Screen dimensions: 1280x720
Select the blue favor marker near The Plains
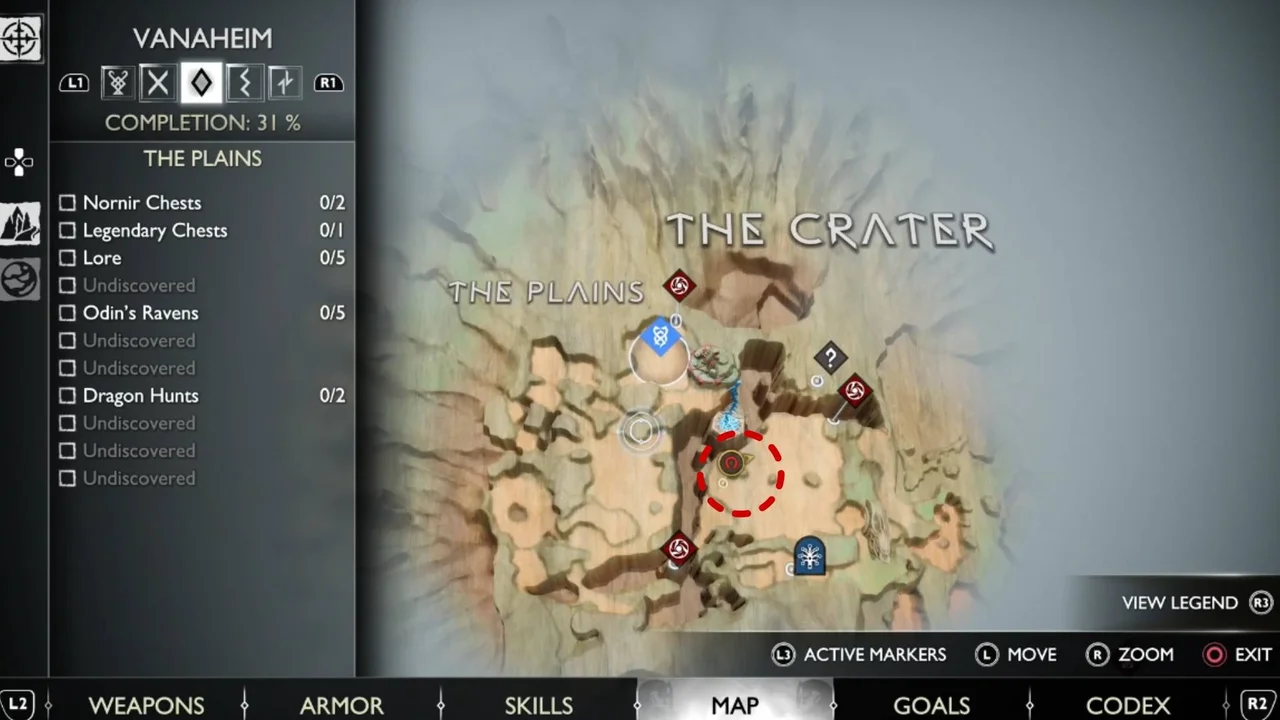[x=660, y=338]
